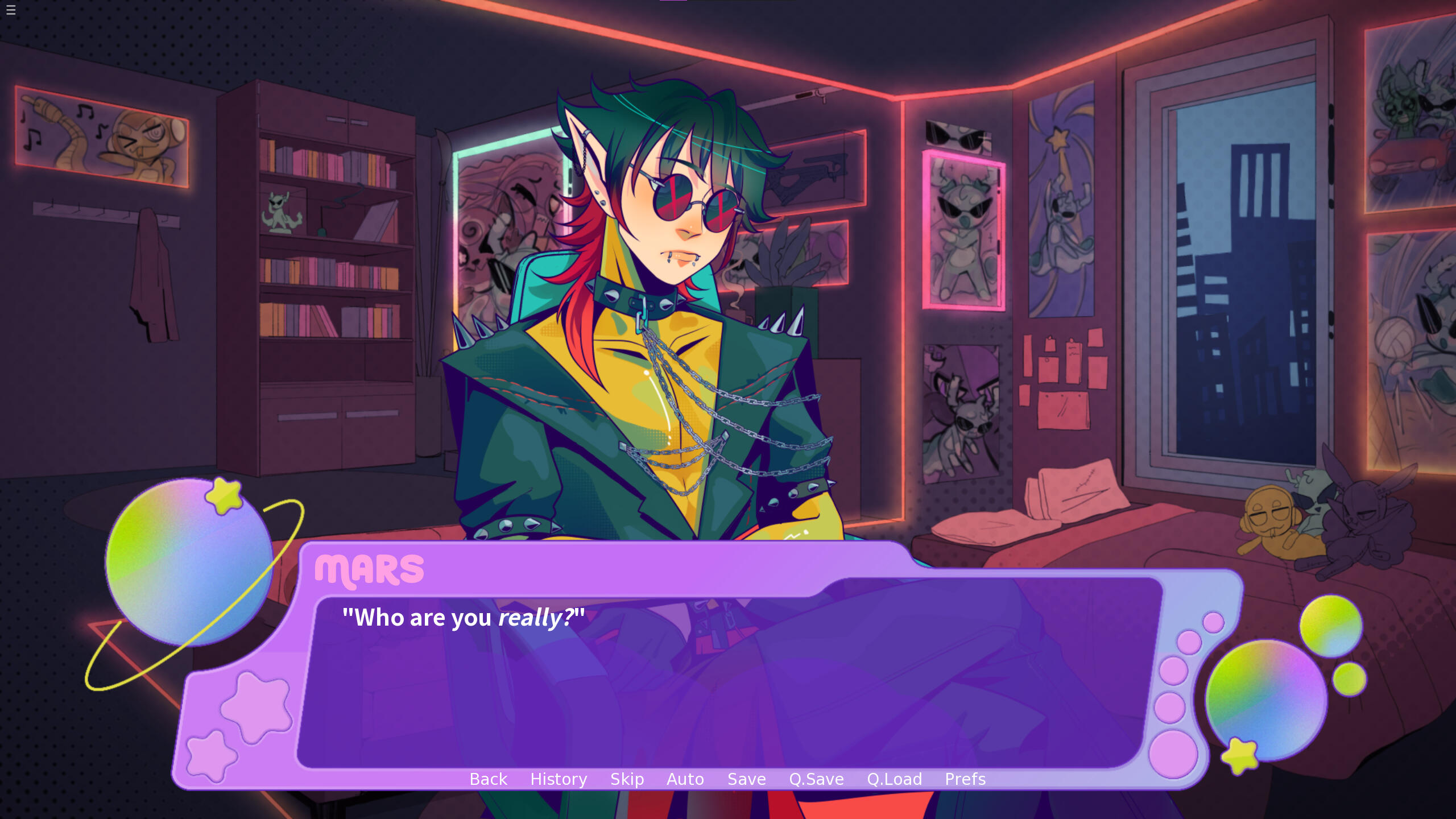Enable Auto-advance dialogue

[x=685, y=779]
